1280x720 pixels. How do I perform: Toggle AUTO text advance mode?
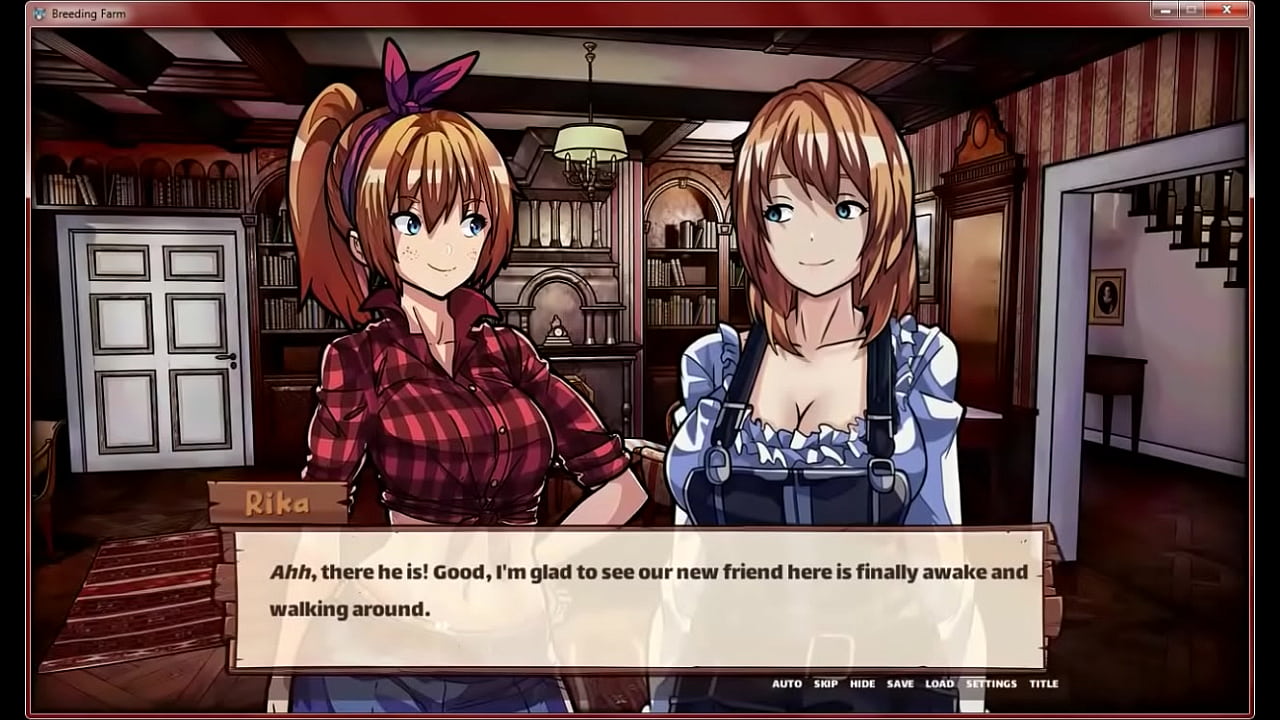tap(786, 683)
